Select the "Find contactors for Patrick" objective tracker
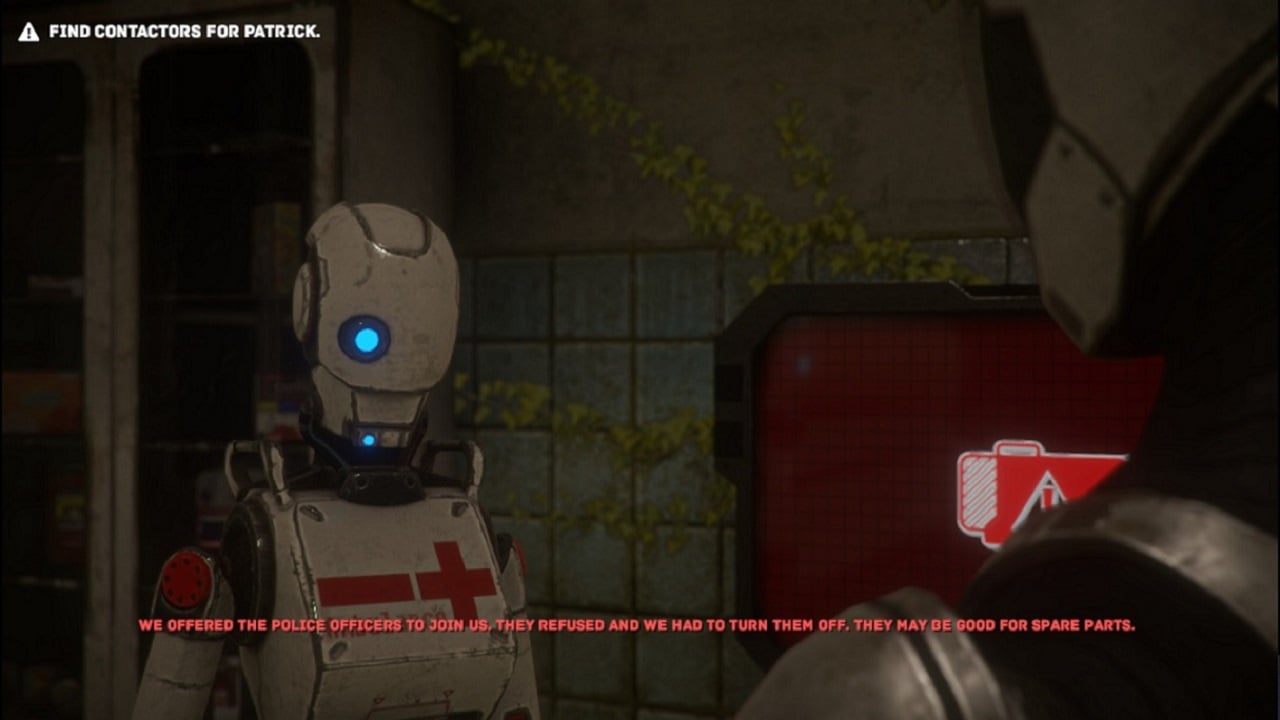 [170, 31]
